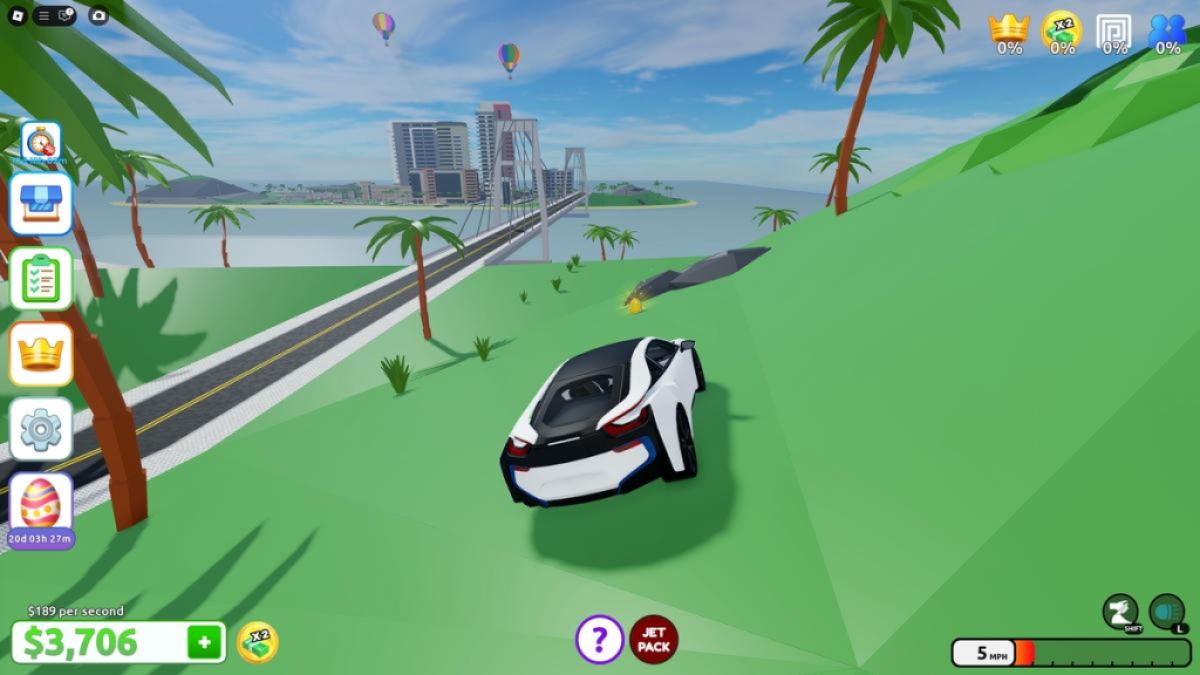Open the Easter egg event button

coord(40,503)
